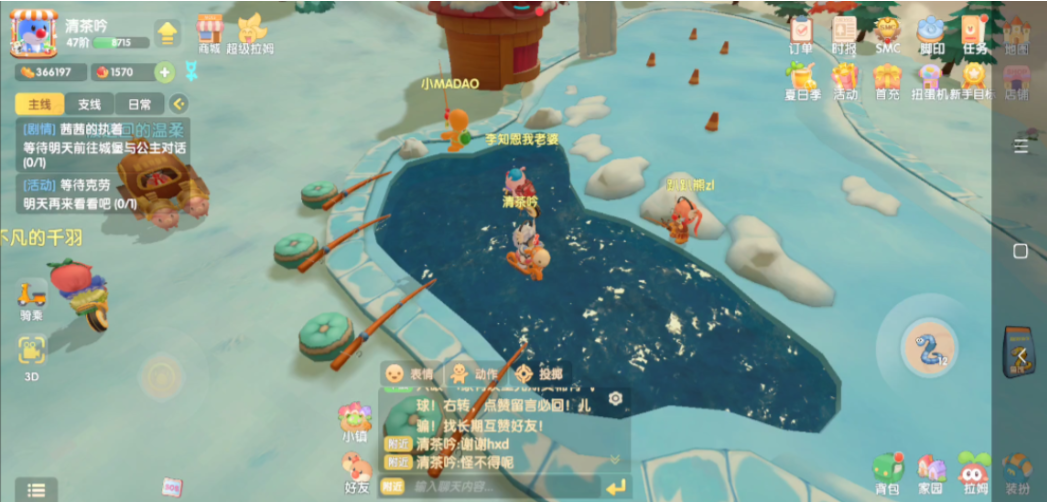The image size is (1047, 503).
Task: Open the 表情 emoji panel
Action: coord(410,373)
